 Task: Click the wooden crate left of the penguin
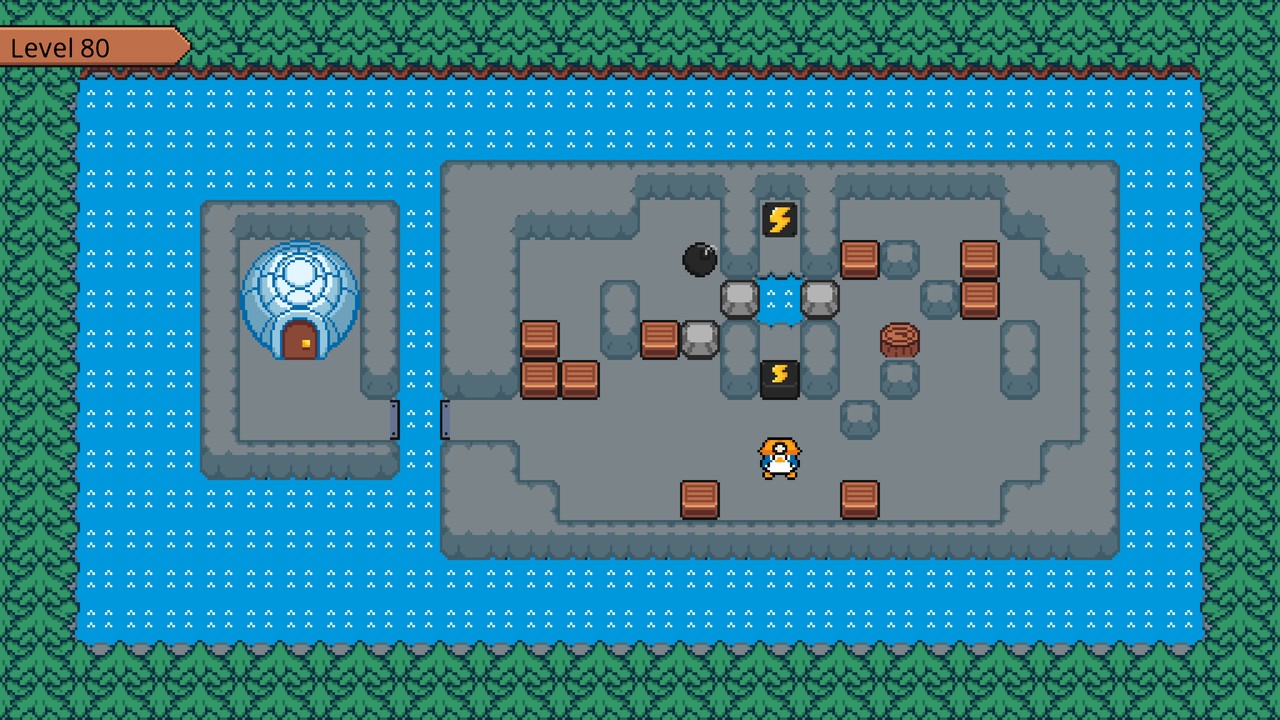[x=701, y=498]
